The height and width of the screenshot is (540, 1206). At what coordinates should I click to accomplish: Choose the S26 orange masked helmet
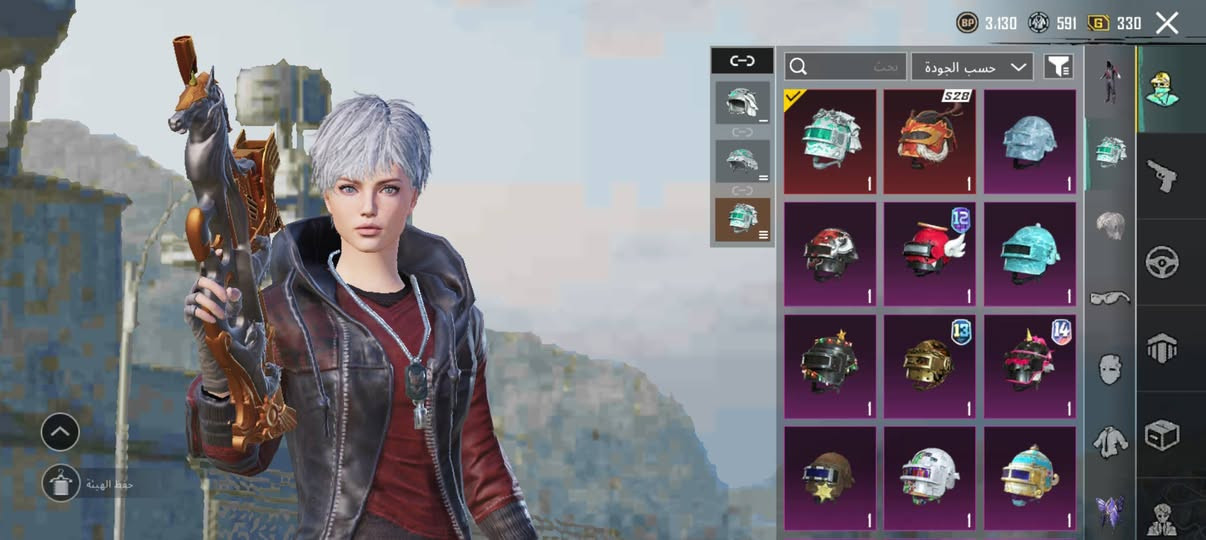(x=930, y=141)
